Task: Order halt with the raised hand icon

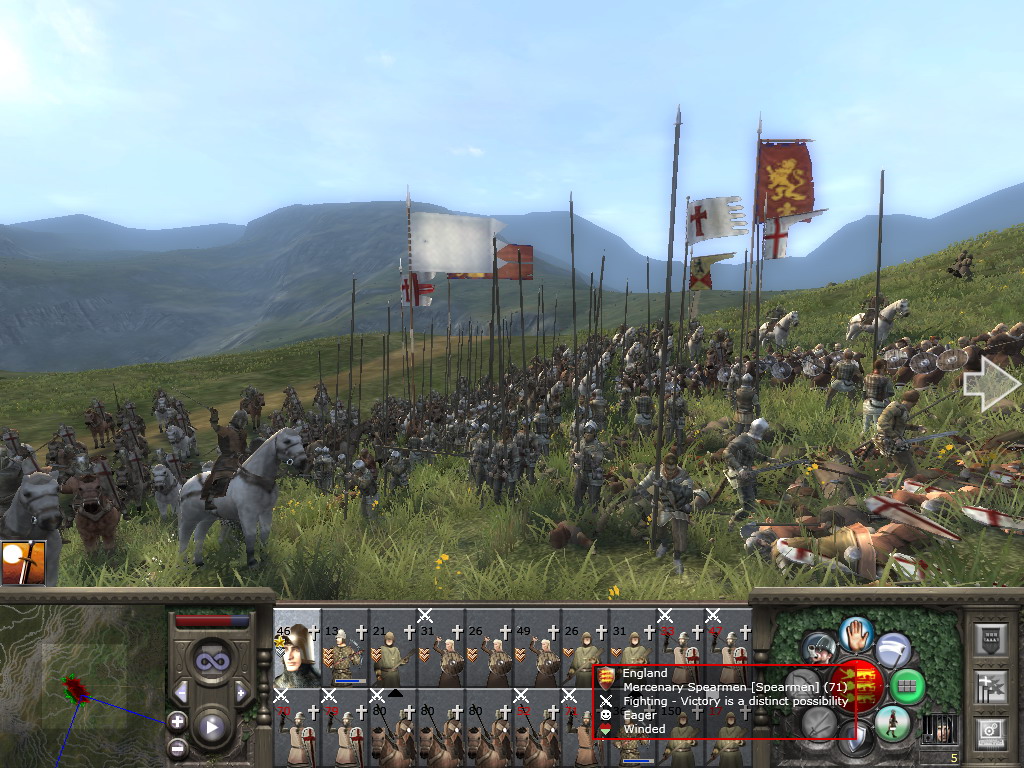Action: point(856,634)
